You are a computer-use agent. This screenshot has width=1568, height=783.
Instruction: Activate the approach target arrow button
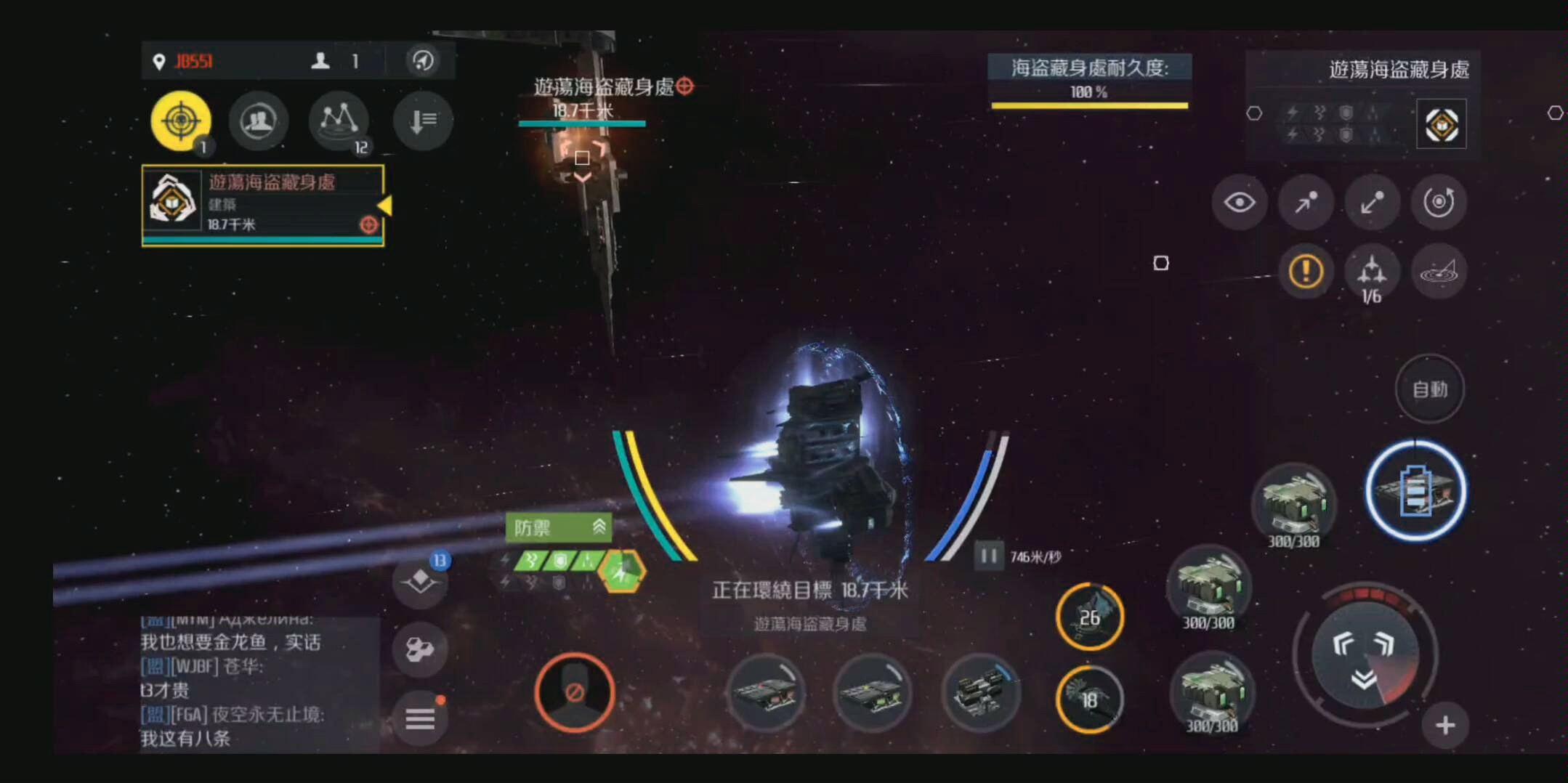(1306, 203)
